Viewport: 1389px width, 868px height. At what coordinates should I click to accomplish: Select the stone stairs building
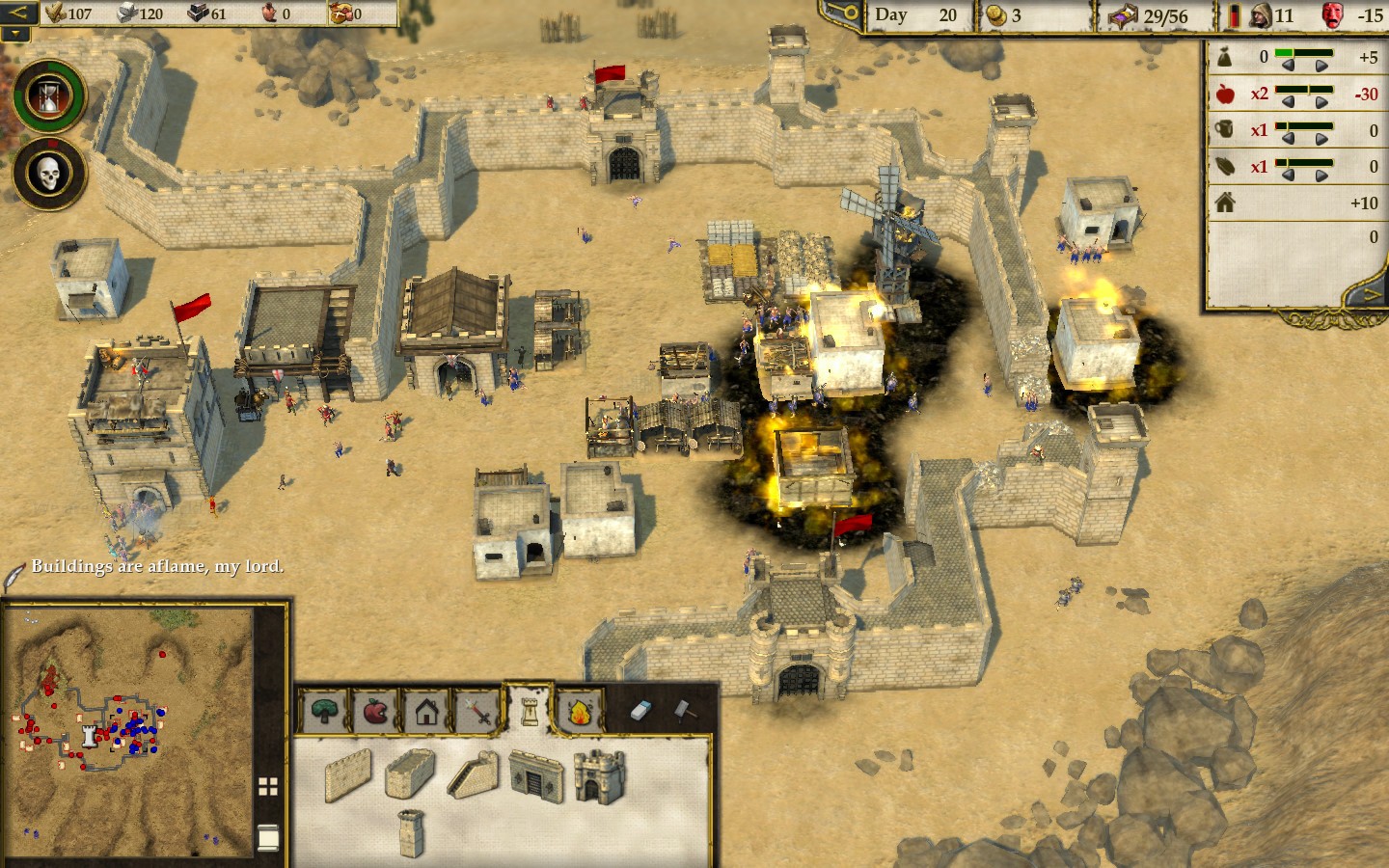(474, 774)
